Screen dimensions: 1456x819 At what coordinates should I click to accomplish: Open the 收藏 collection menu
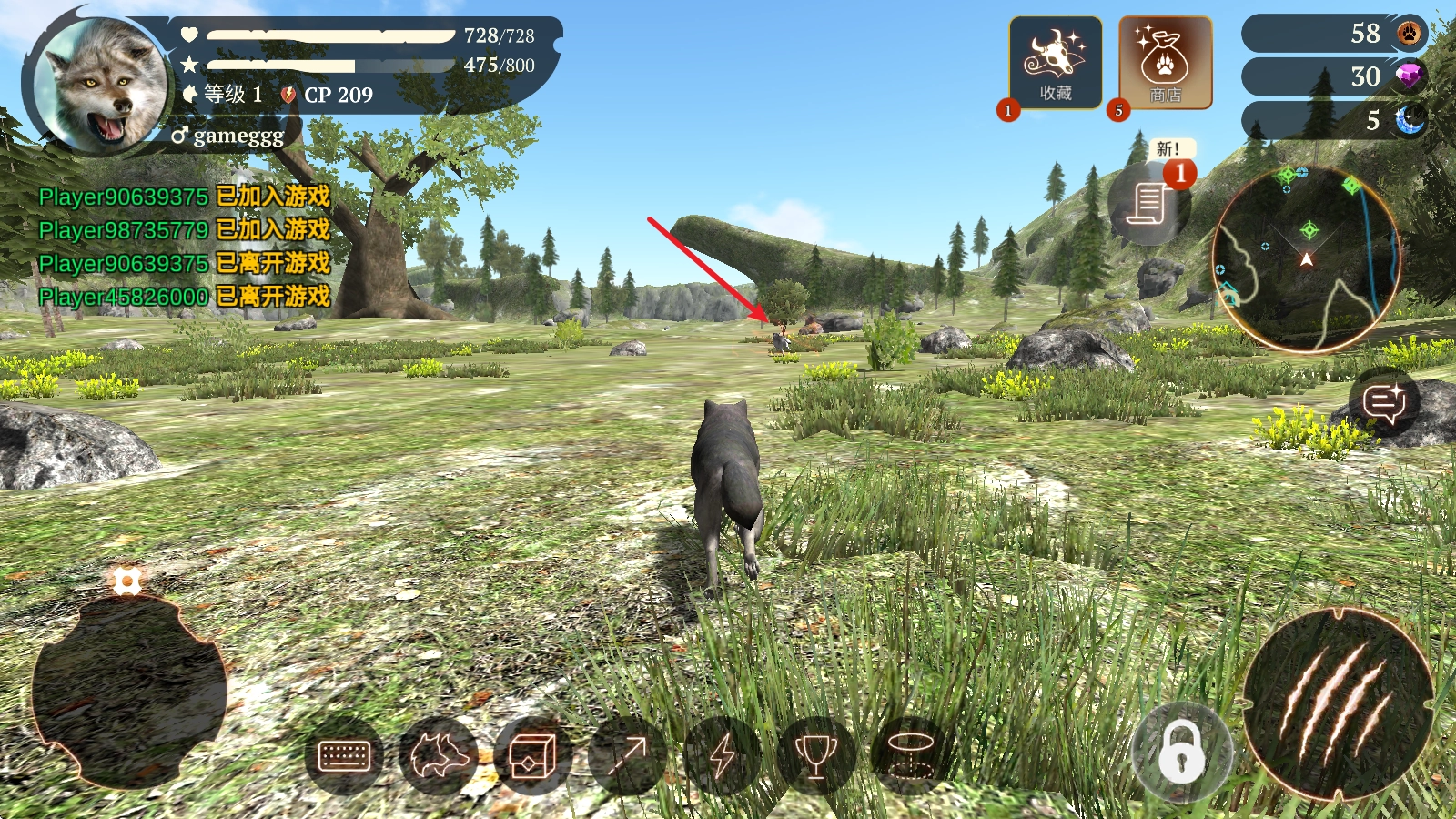tap(1055, 64)
